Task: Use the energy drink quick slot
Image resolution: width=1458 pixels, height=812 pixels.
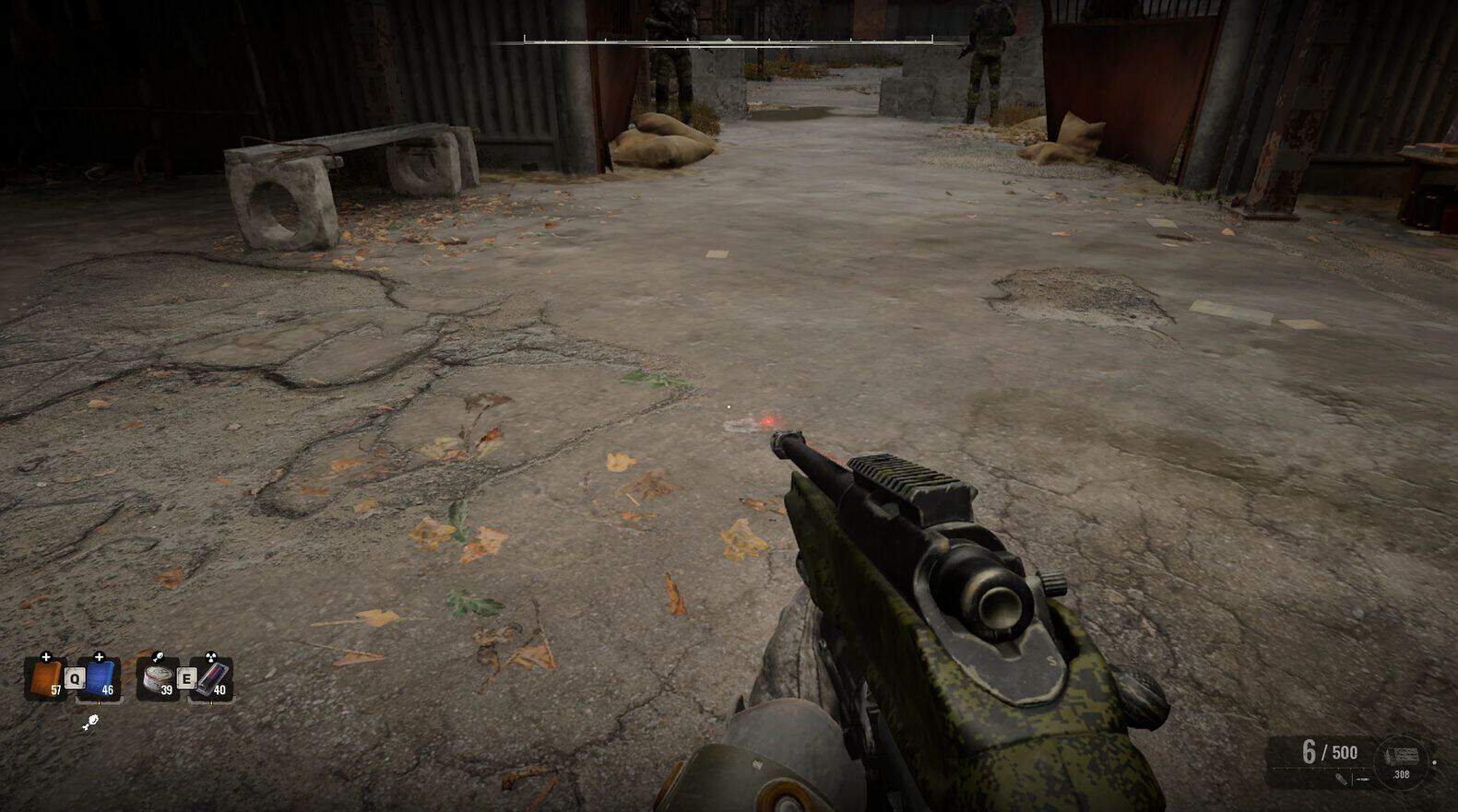Action: coord(212,679)
